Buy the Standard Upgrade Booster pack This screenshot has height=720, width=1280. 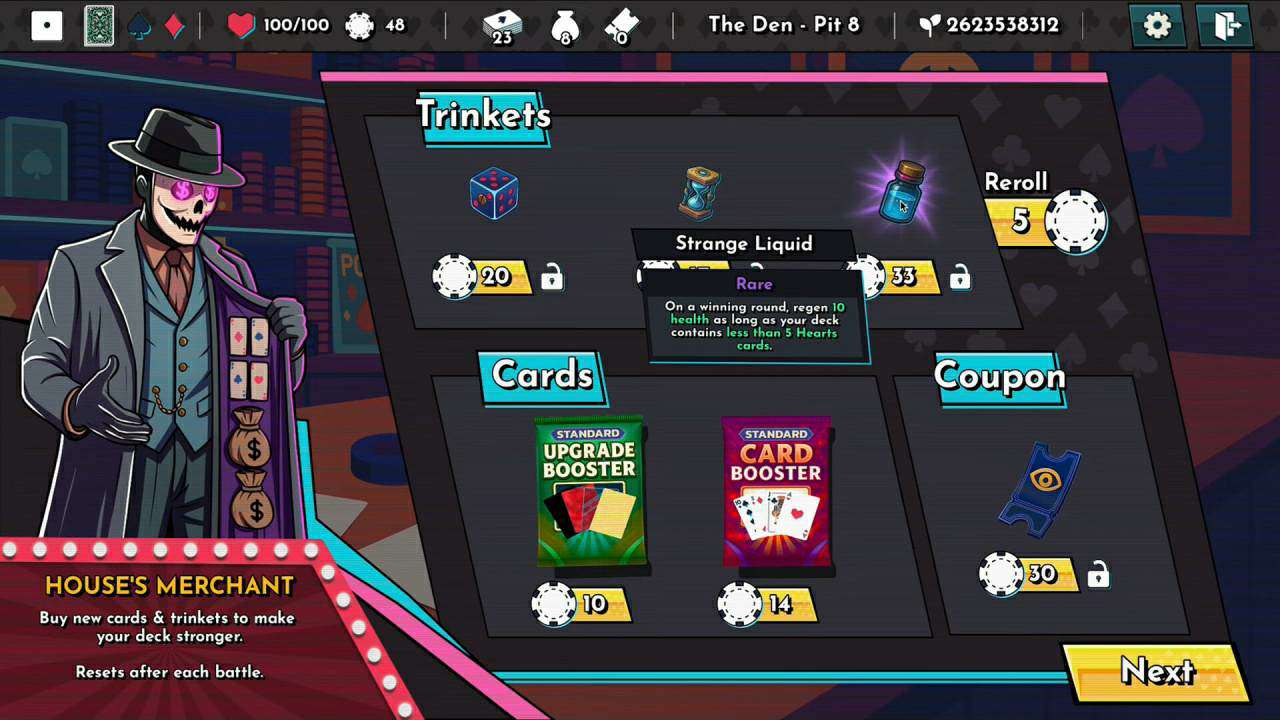590,491
